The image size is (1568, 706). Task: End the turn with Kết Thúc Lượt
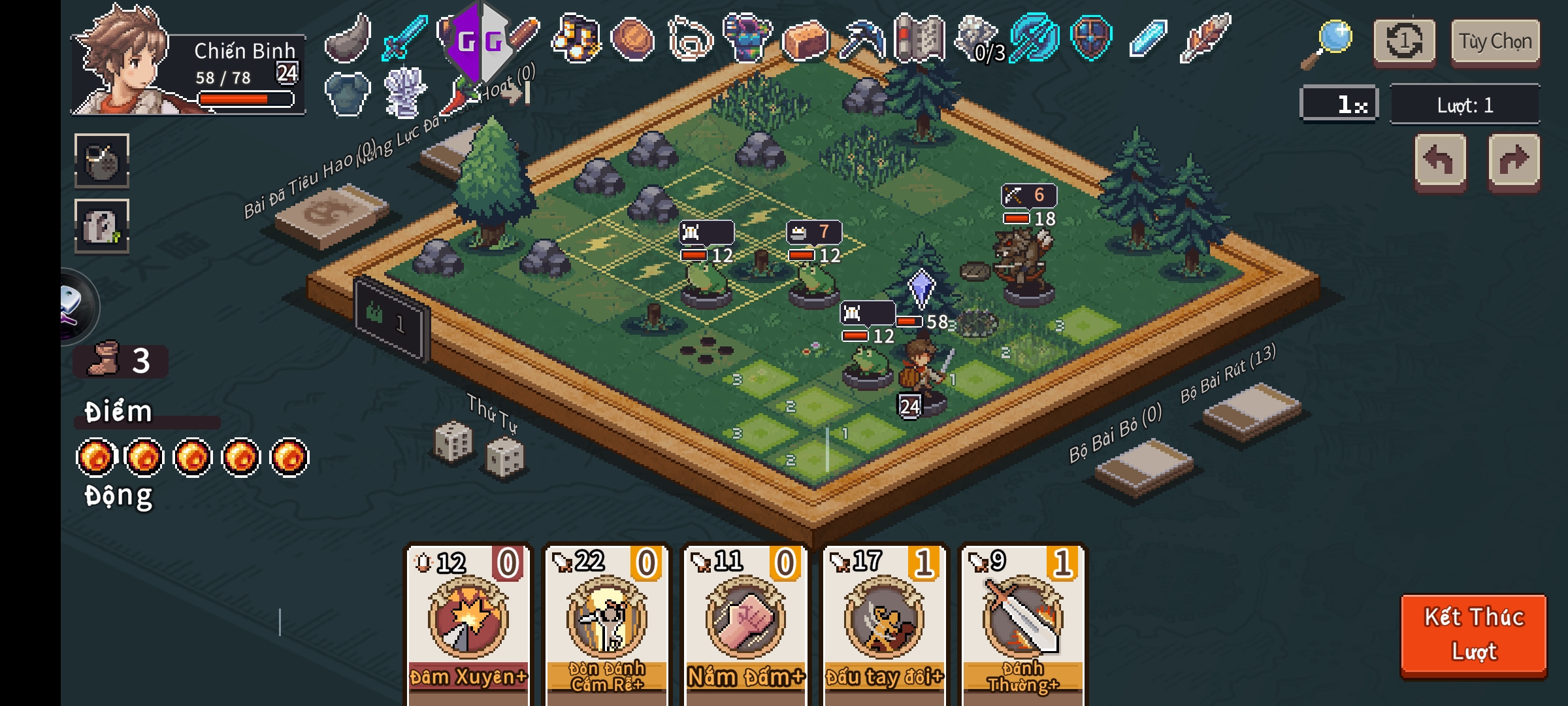click(x=1473, y=633)
